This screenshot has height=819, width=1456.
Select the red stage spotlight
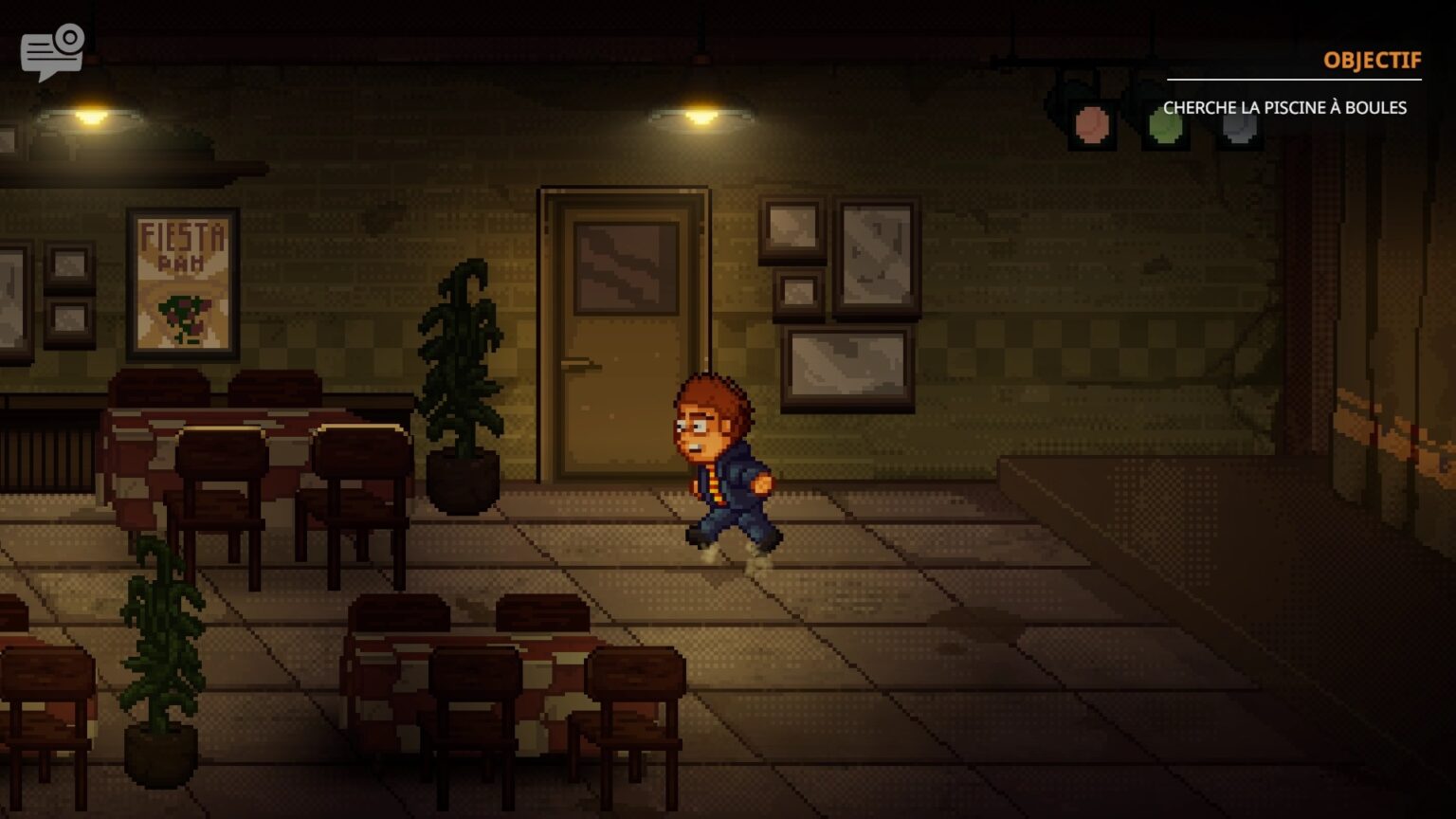(1092, 123)
